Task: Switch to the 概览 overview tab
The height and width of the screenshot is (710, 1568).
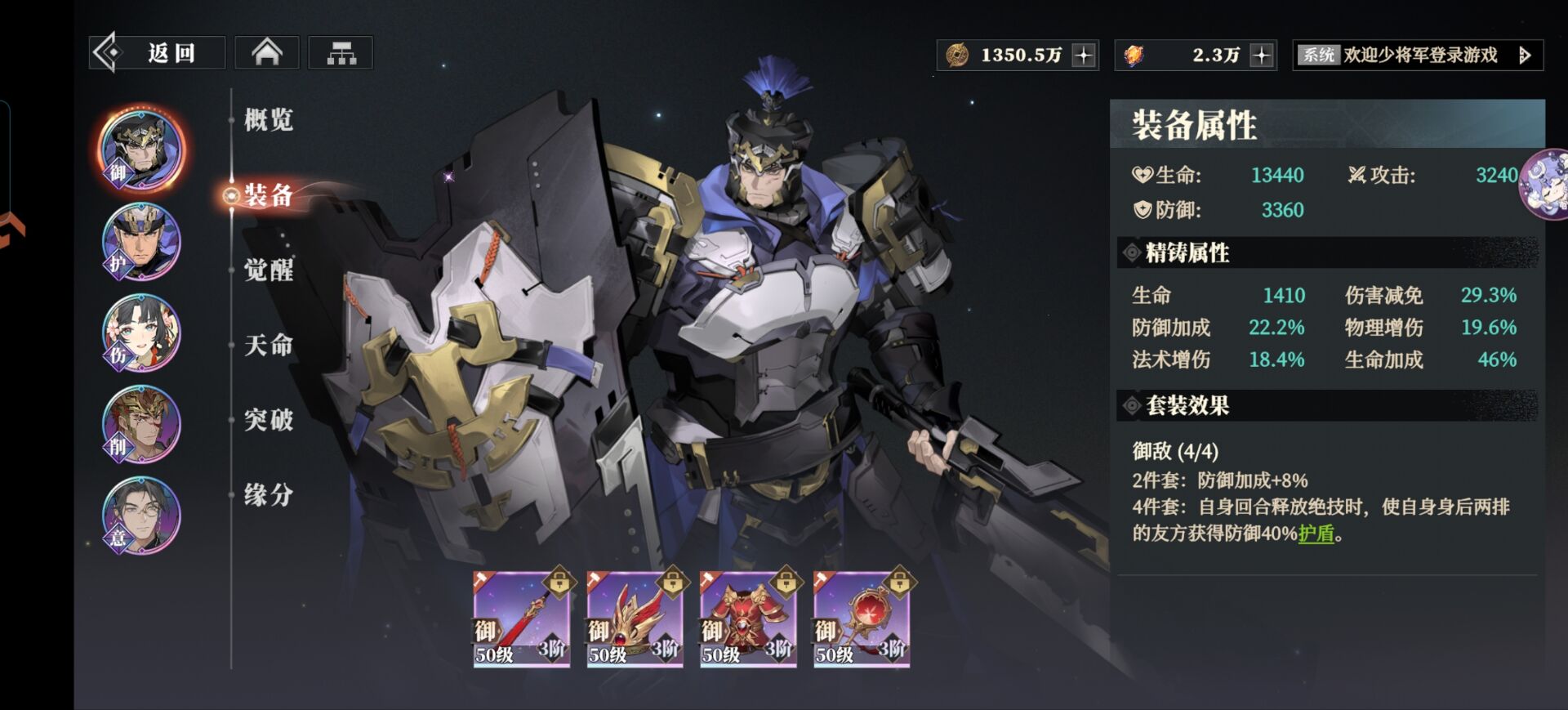Action: (x=268, y=120)
